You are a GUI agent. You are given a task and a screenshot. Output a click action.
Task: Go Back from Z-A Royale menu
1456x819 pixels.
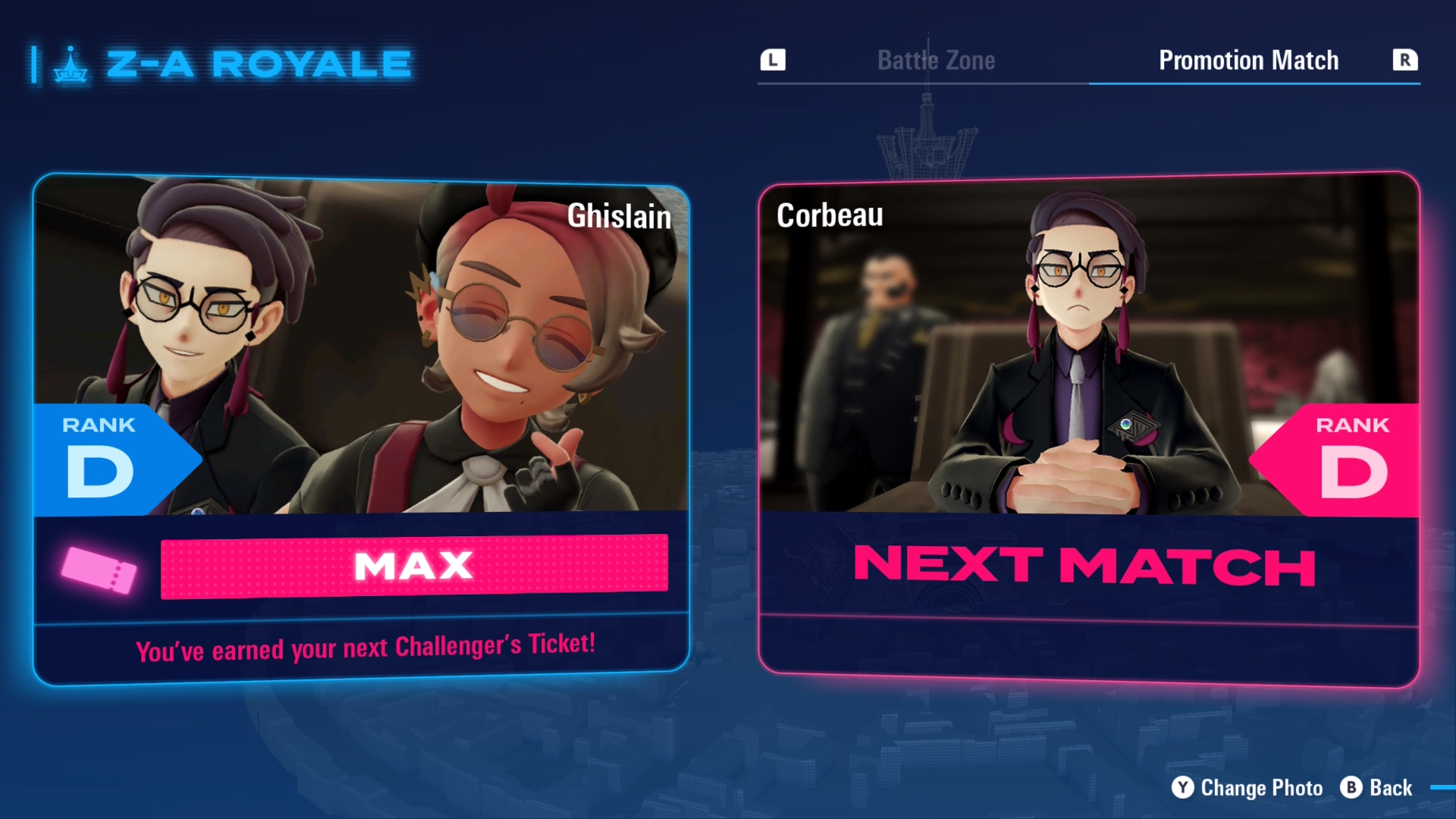pos(1377,788)
